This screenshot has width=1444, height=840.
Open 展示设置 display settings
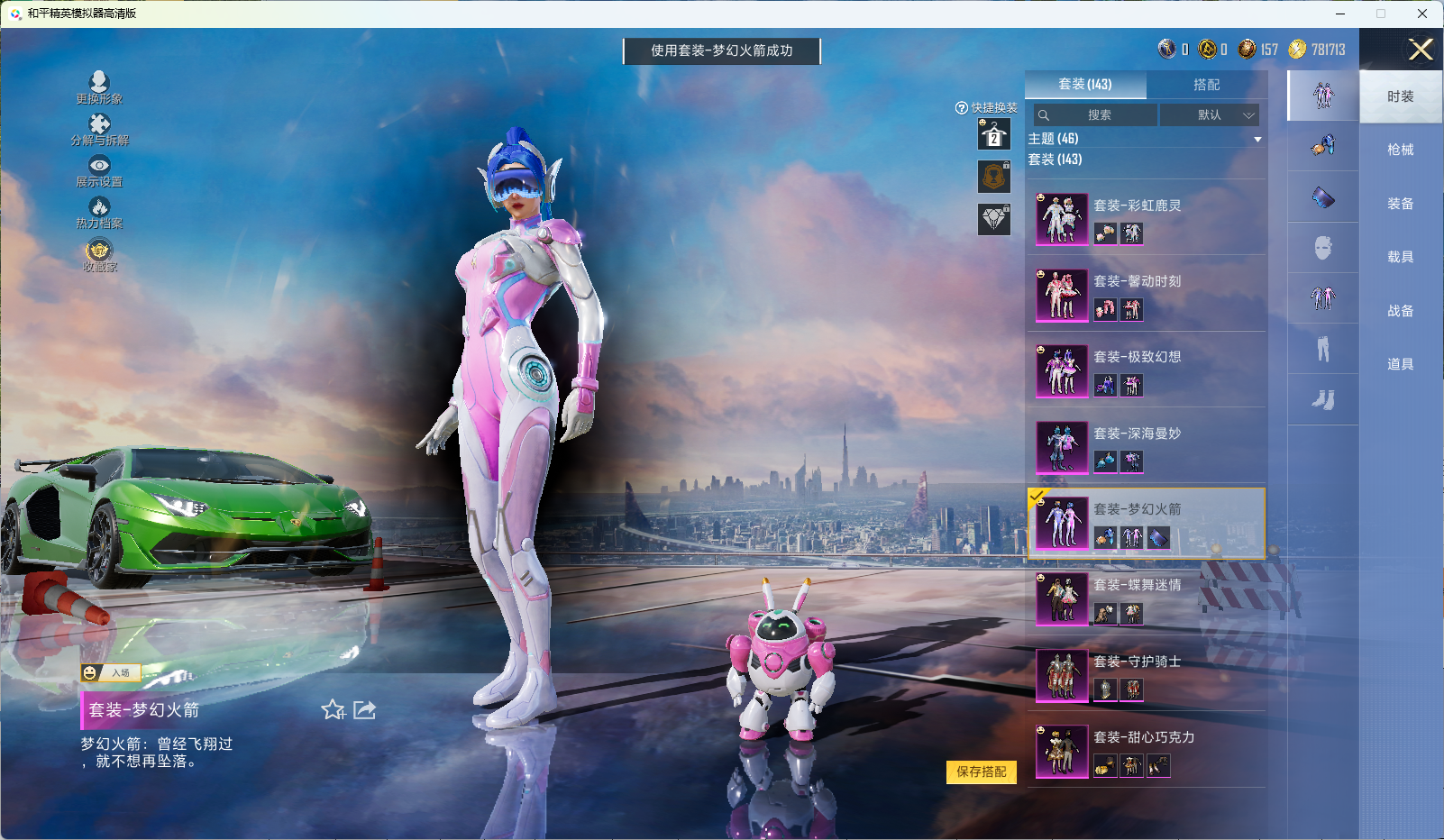[99, 170]
